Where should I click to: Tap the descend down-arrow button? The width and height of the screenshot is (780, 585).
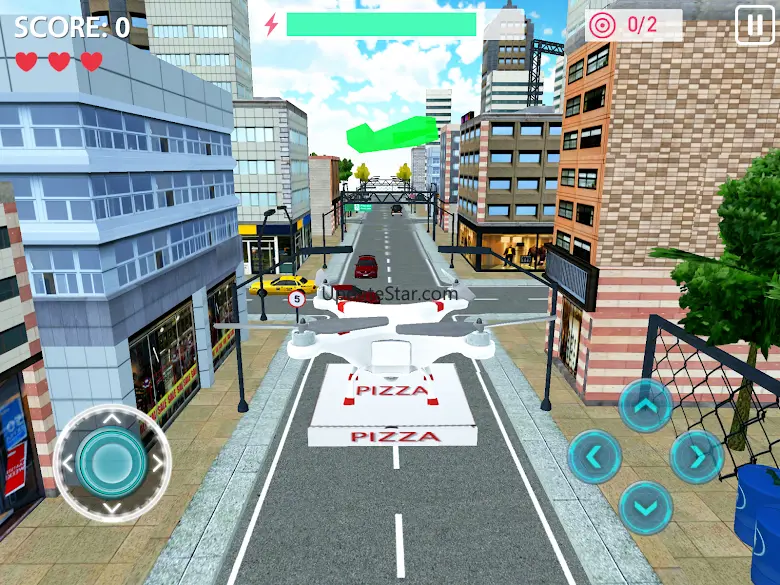(x=645, y=508)
